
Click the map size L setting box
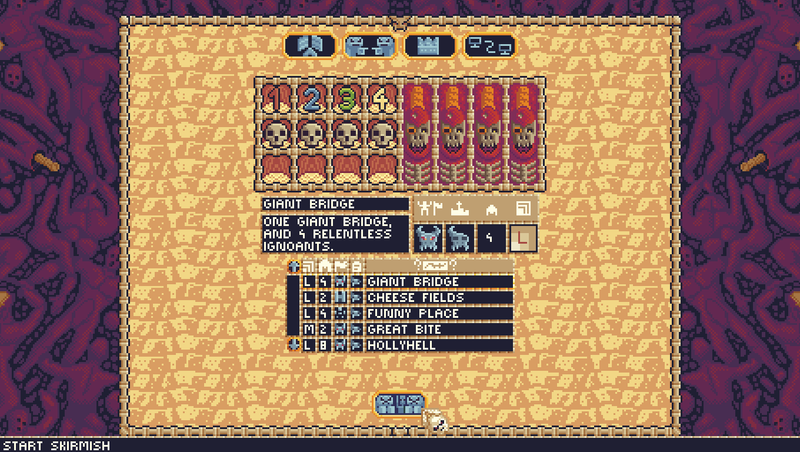[x=522, y=238]
